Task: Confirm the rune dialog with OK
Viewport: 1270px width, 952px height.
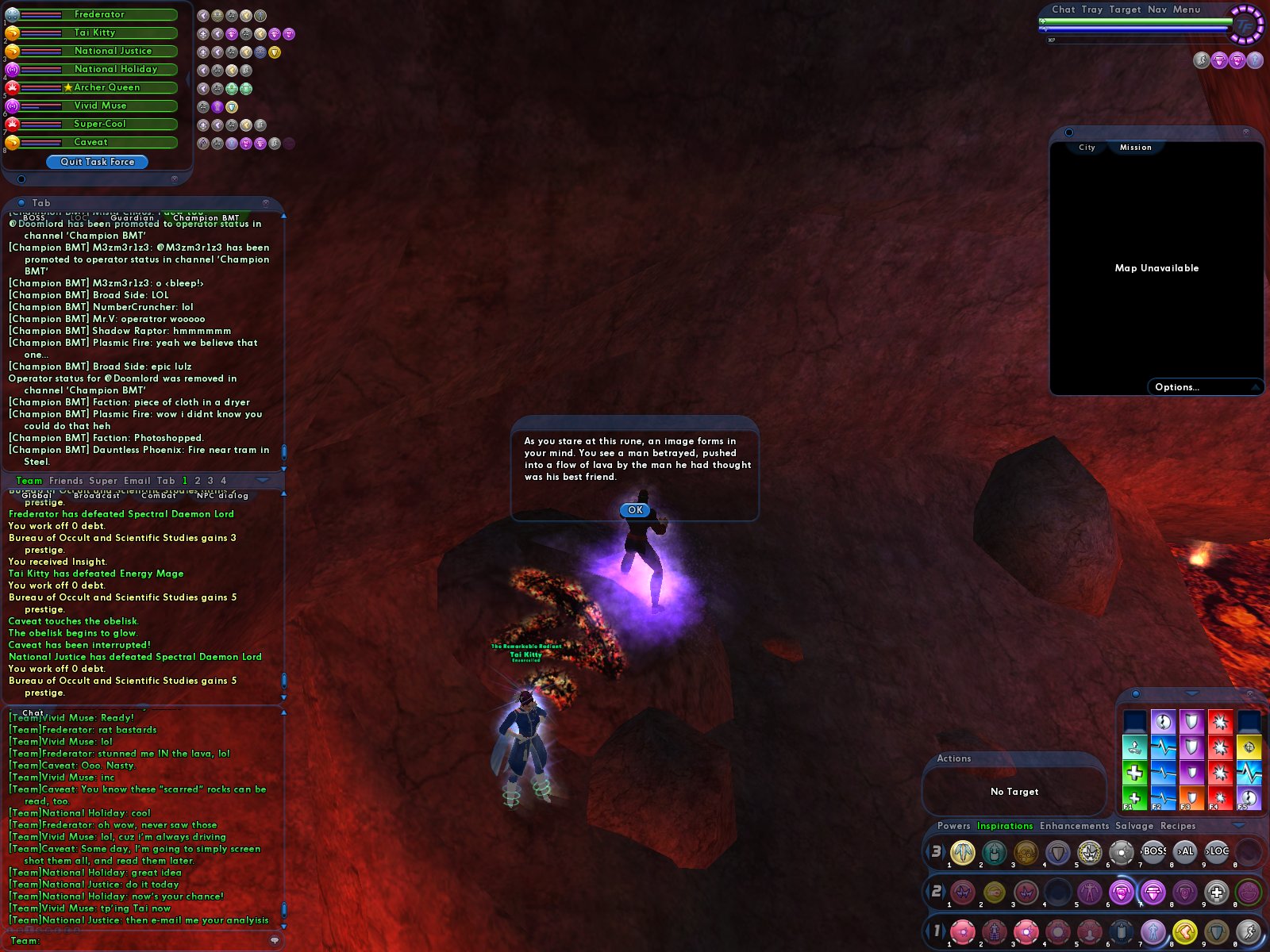Action: (x=635, y=510)
